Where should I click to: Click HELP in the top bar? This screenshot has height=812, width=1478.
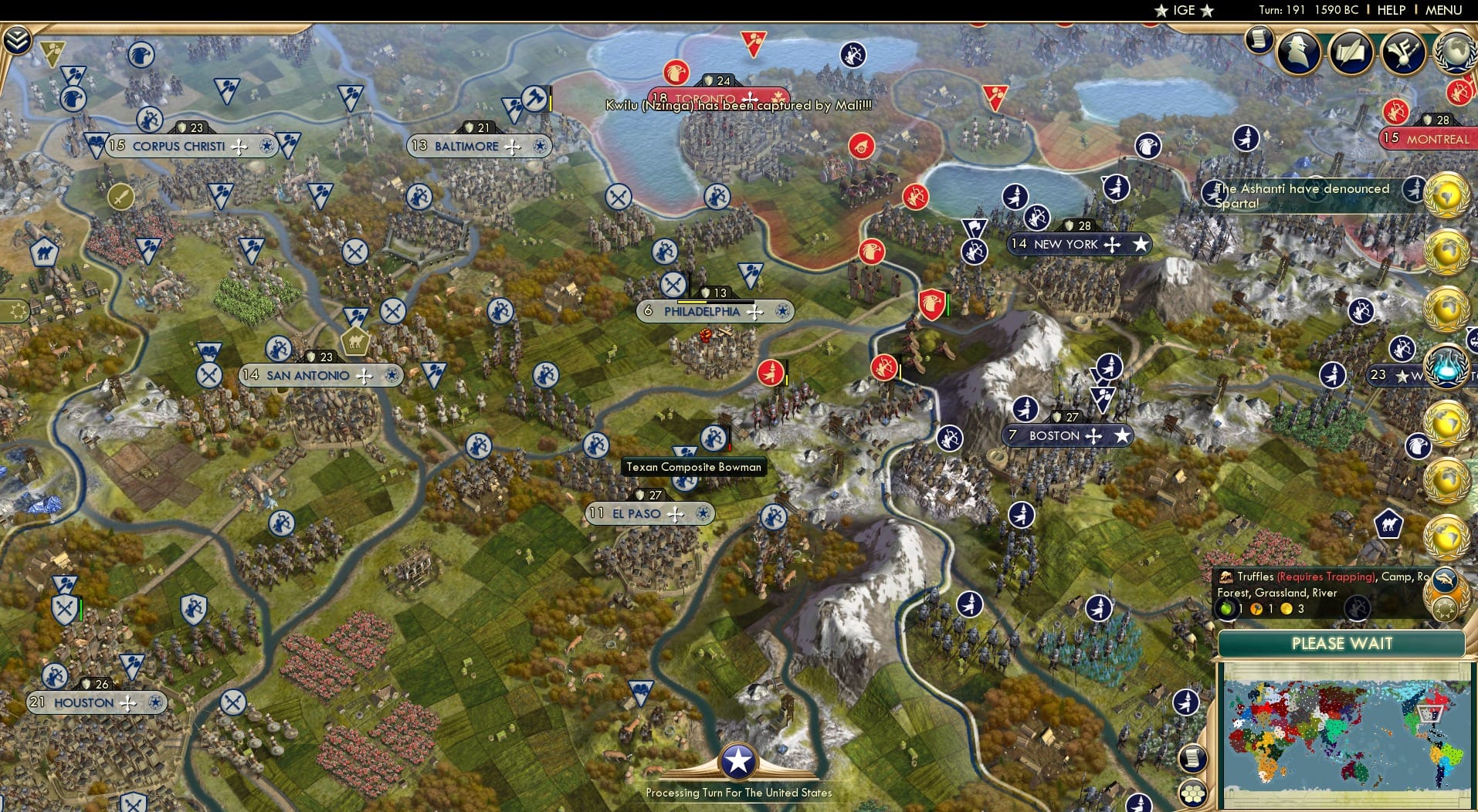pos(1391,11)
